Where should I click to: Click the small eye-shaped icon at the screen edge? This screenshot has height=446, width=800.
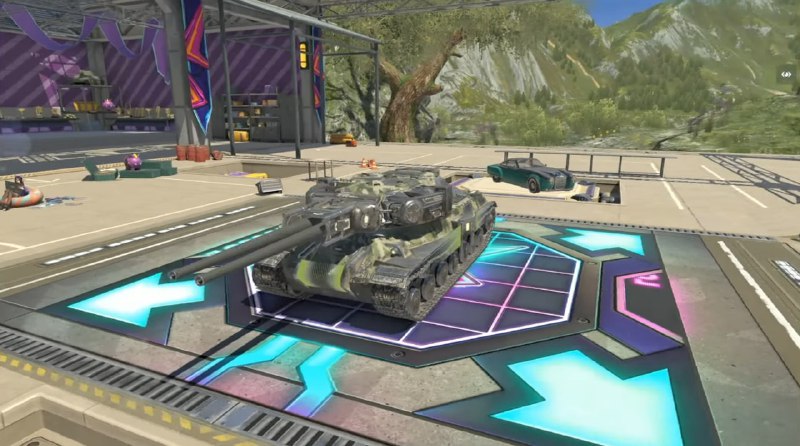(x=787, y=74)
